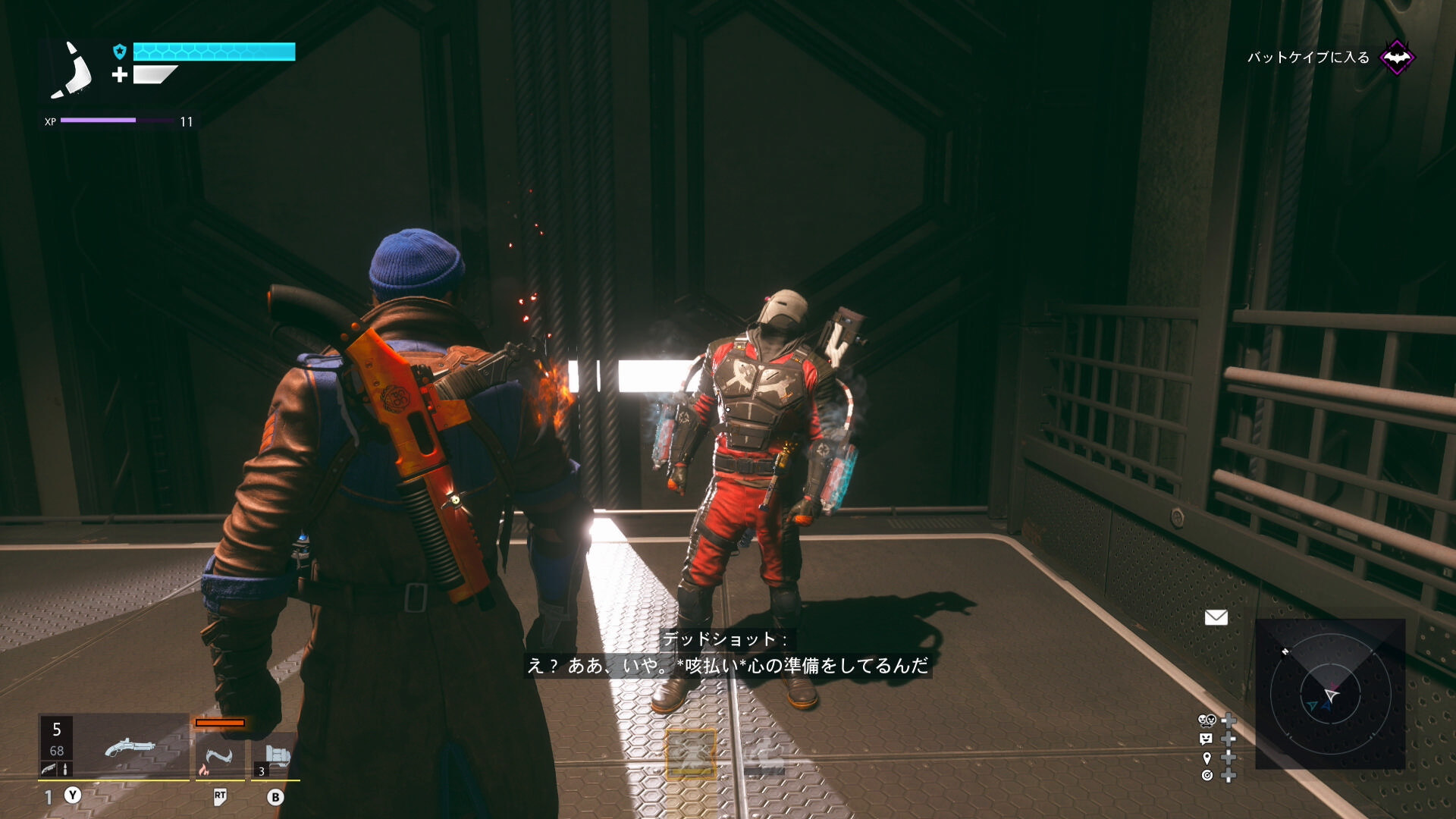Select the shotgun weapon slot

tap(129, 747)
